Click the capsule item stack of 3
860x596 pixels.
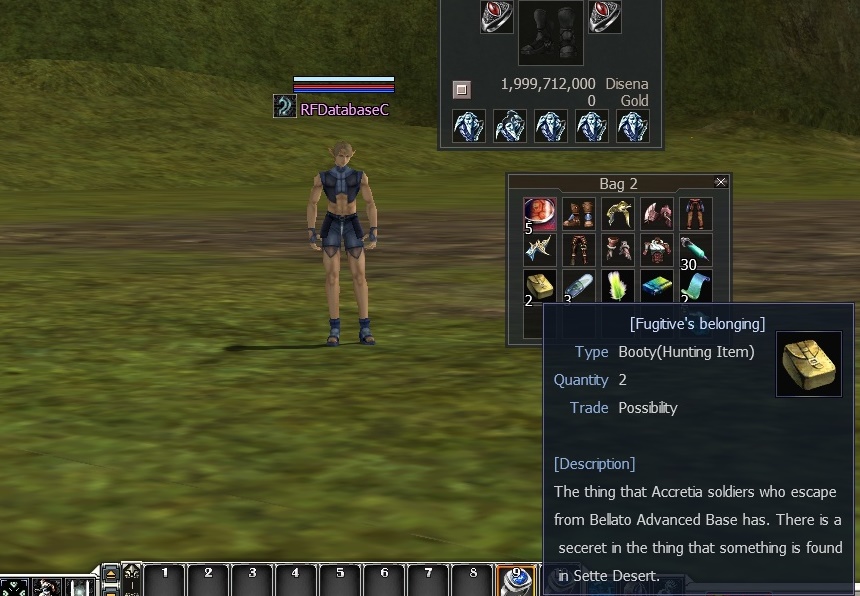[x=579, y=286]
